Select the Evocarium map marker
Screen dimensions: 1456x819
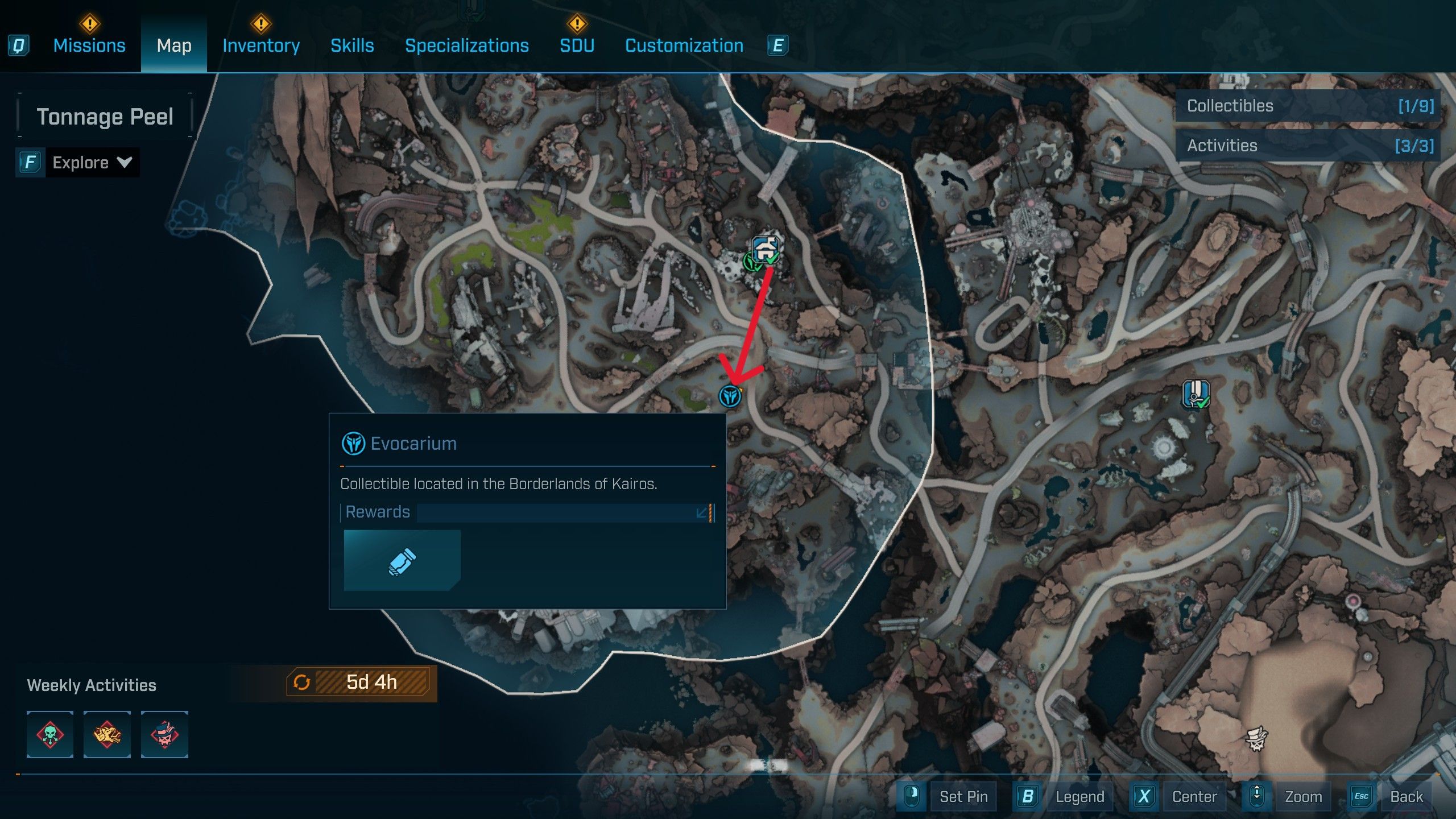(x=730, y=396)
